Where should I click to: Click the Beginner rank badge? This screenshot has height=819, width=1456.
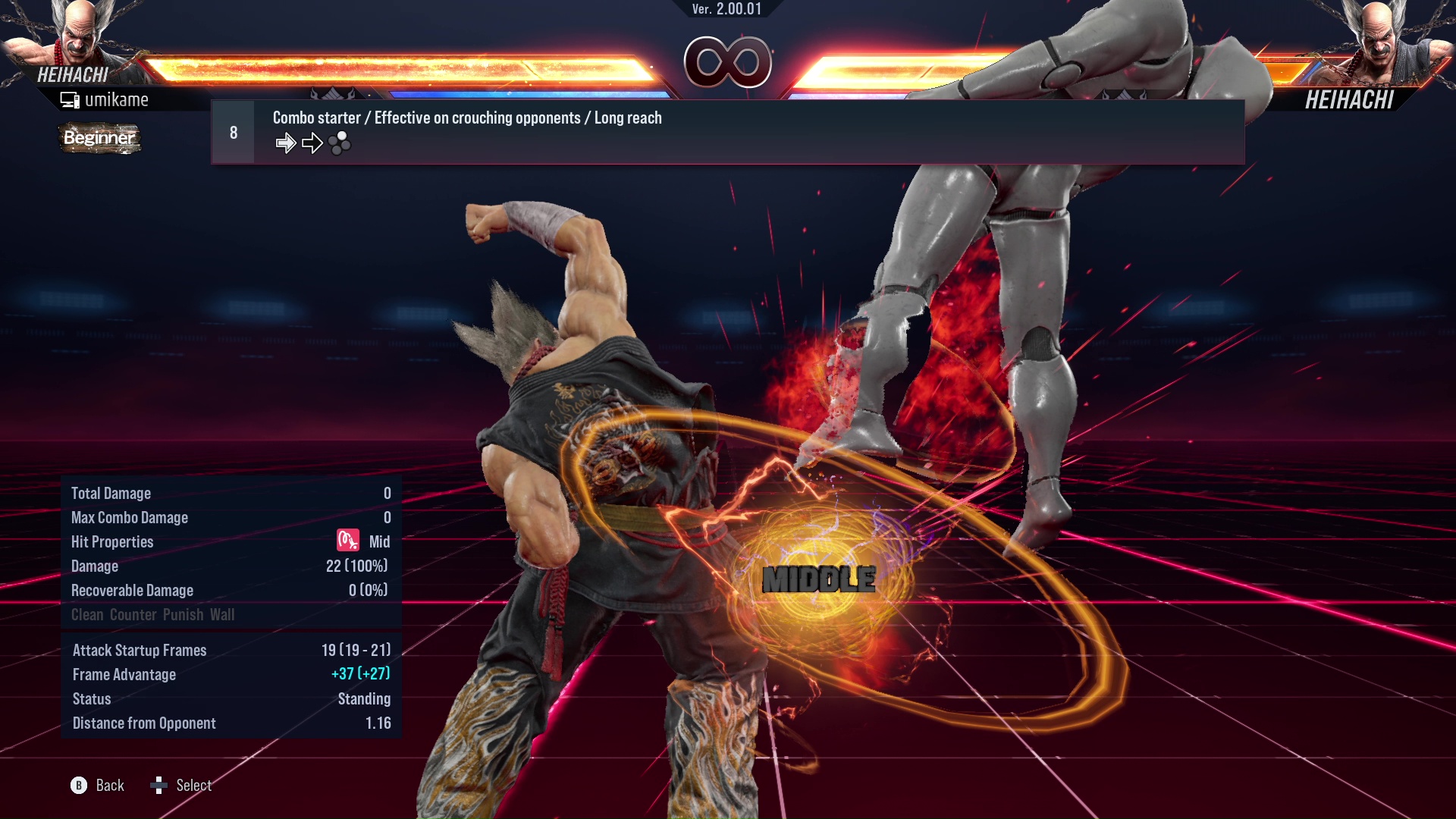(99, 139)
